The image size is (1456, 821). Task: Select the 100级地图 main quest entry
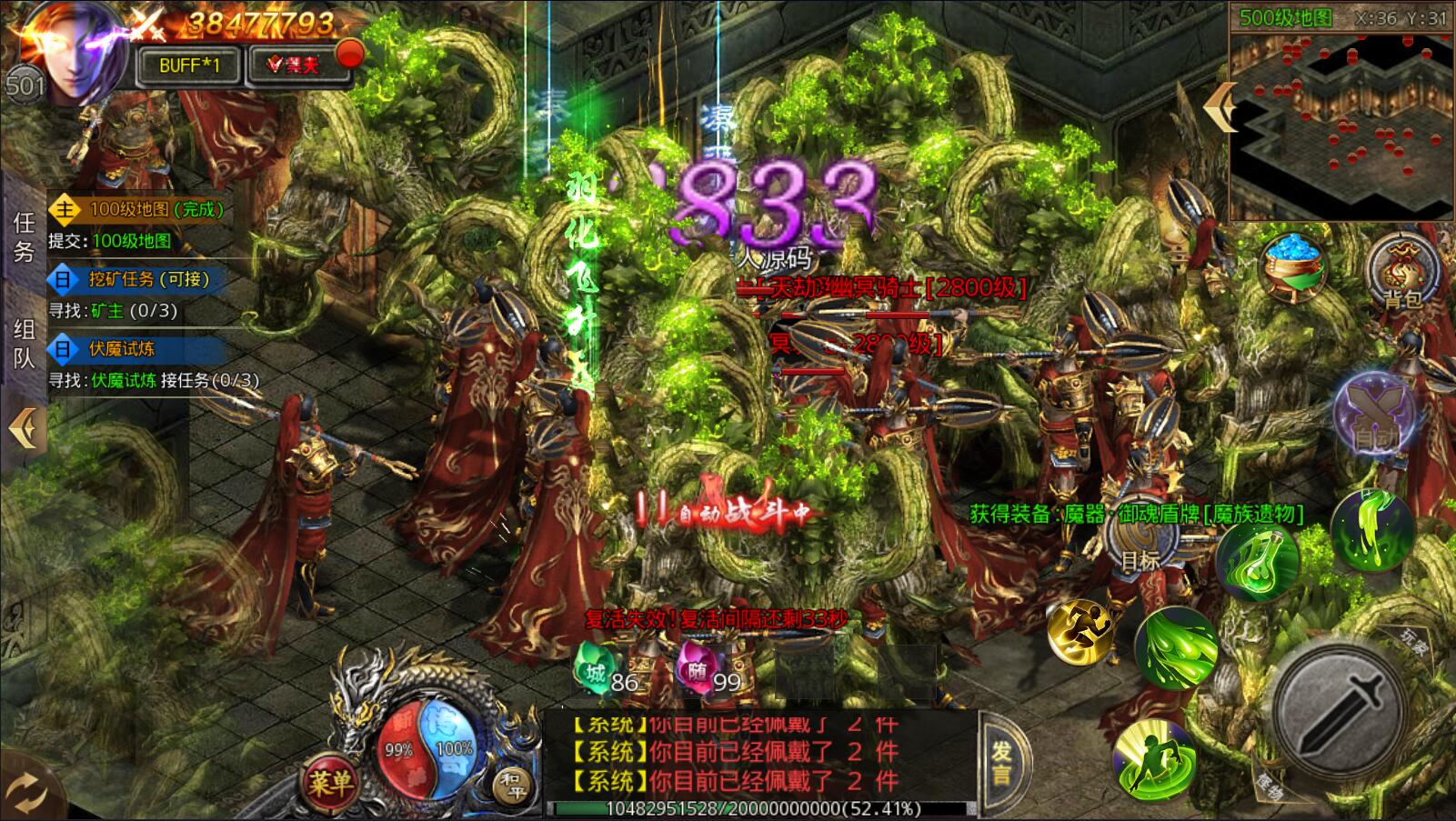point(136,210)
